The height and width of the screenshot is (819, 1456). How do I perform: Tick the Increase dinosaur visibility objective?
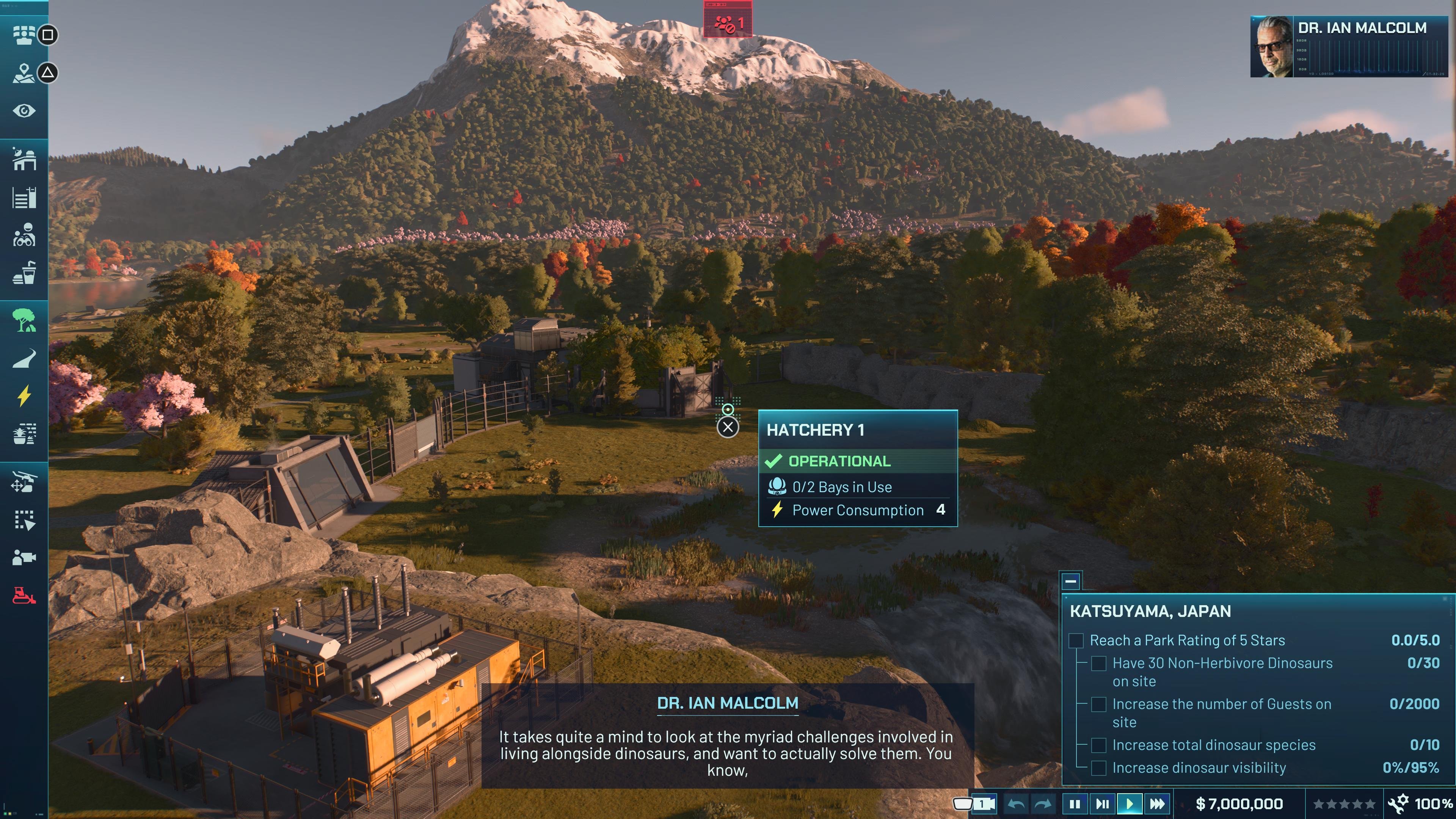tap(1099, 768)
